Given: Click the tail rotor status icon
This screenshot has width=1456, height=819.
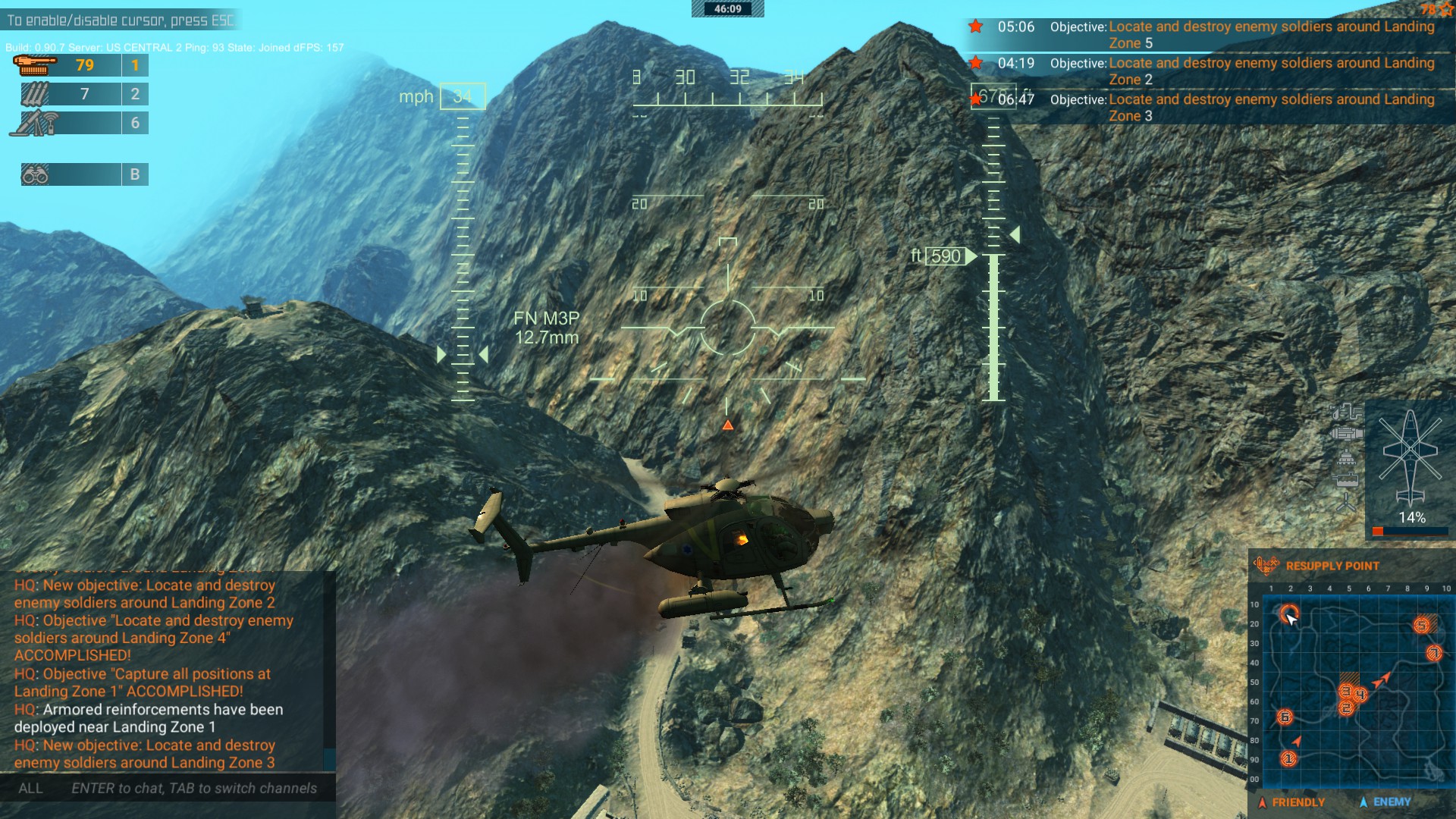Looking at the screenshot, I should tap(1346, 501).
